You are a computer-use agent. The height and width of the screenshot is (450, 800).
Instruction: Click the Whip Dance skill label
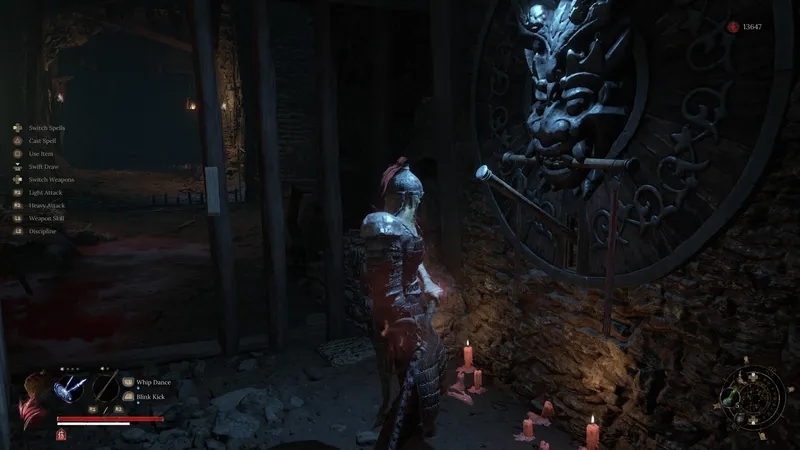click(154, 381)
